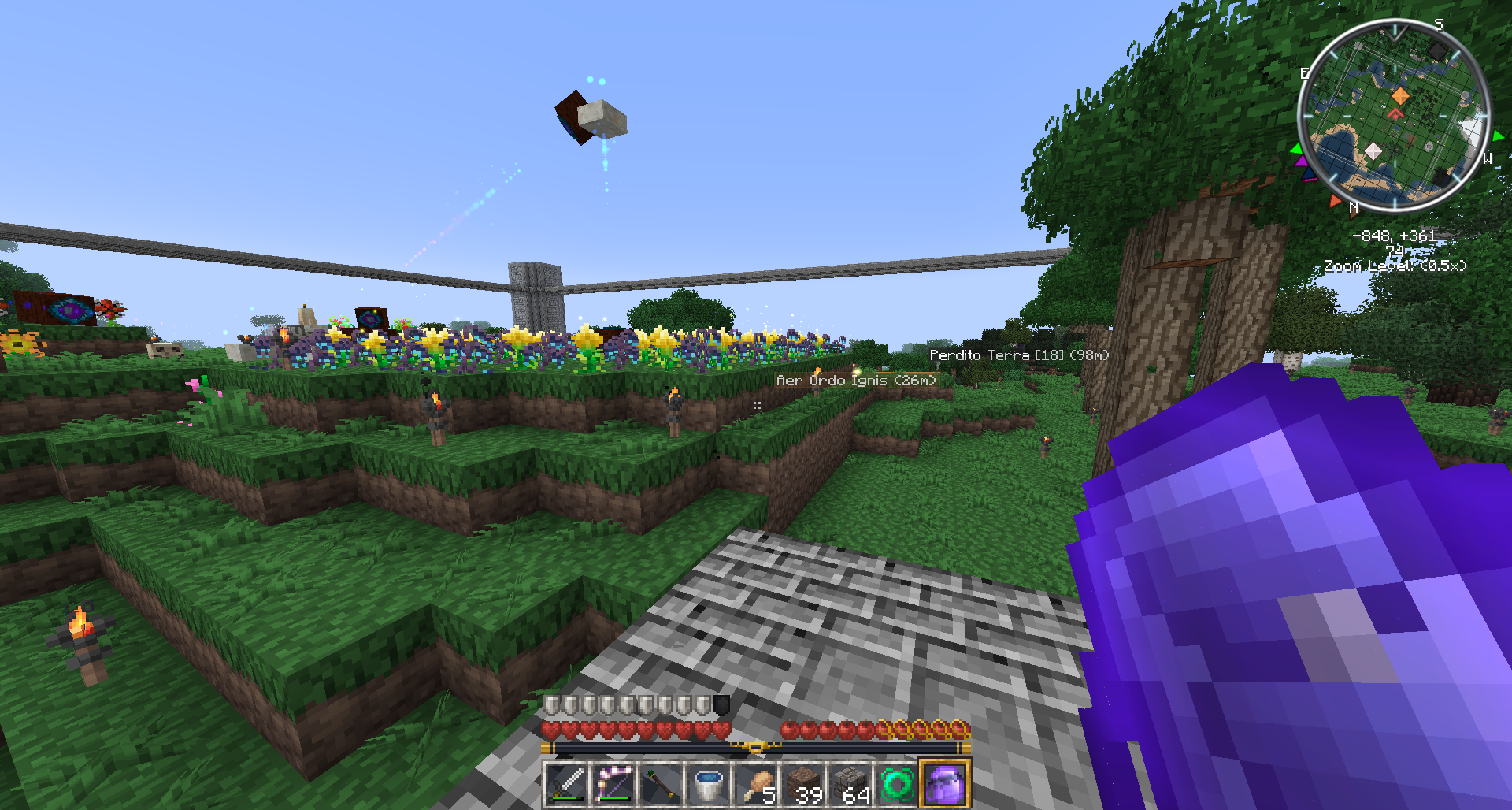Select the purple pouch hotbar slot

point(945,784)
